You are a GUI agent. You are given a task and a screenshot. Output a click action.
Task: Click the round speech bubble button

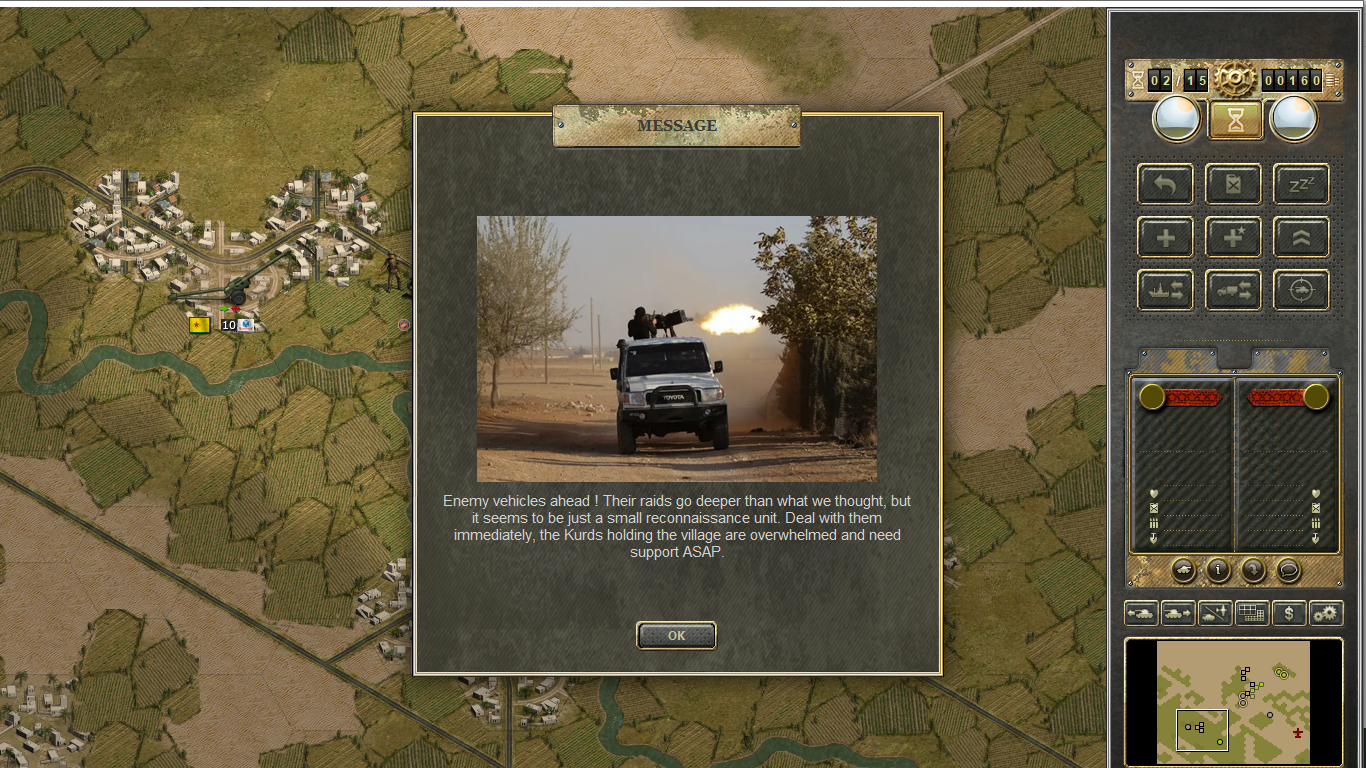coord(1289,570)
